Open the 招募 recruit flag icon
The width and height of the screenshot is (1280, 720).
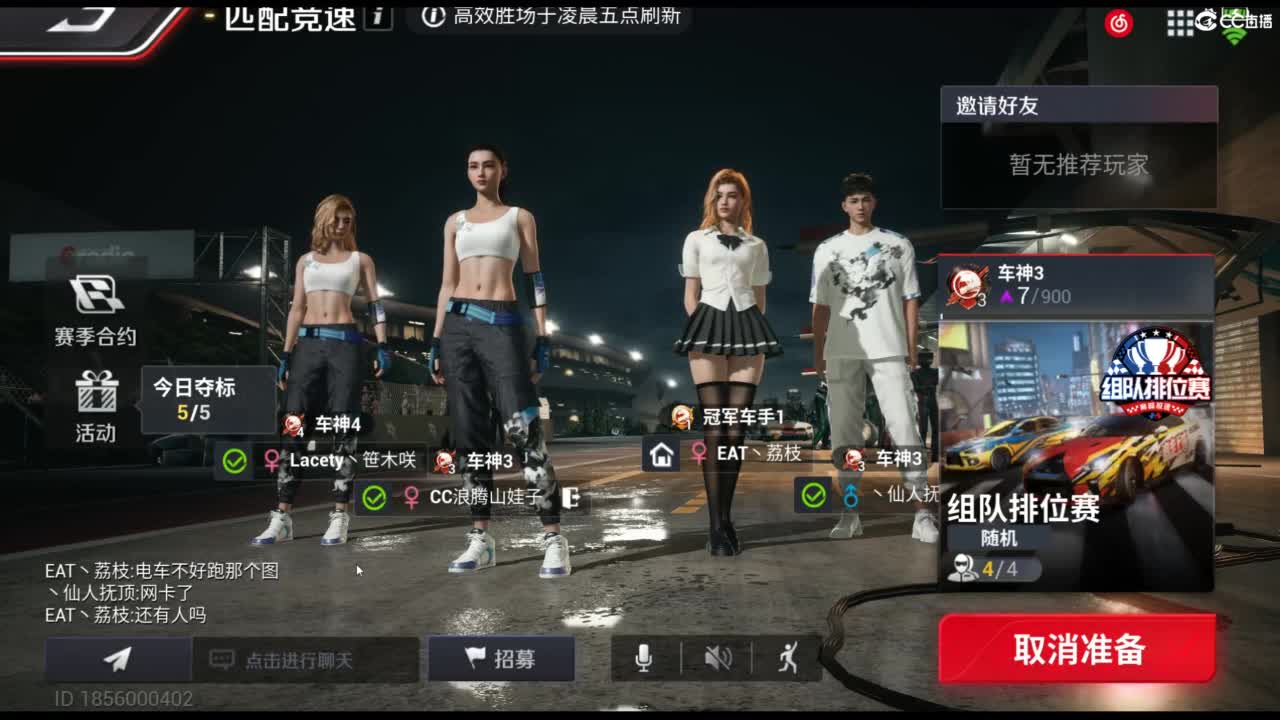click(501, 659)
